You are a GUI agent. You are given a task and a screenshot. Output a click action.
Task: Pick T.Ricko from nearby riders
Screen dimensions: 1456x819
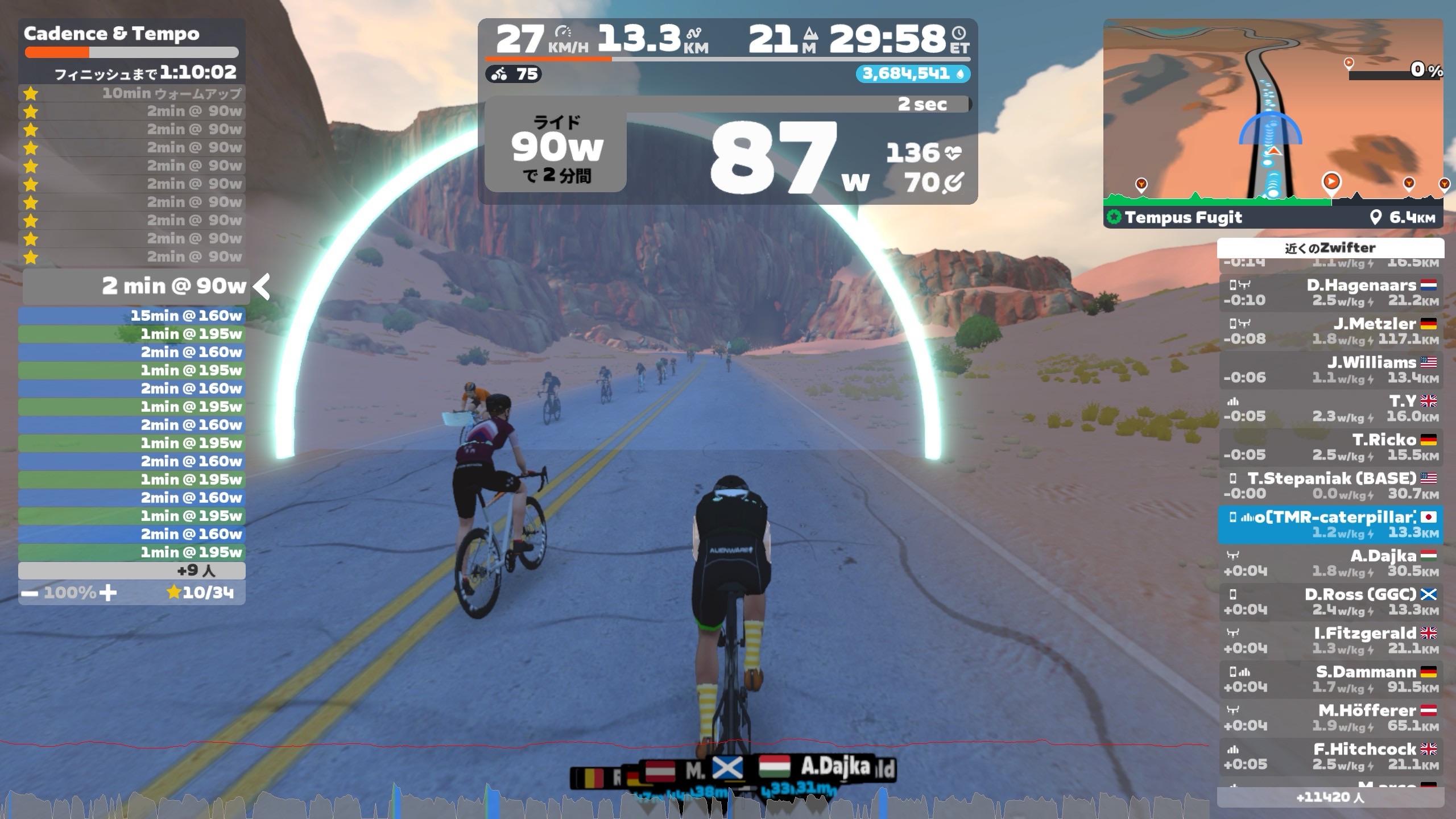[1330, 447]
